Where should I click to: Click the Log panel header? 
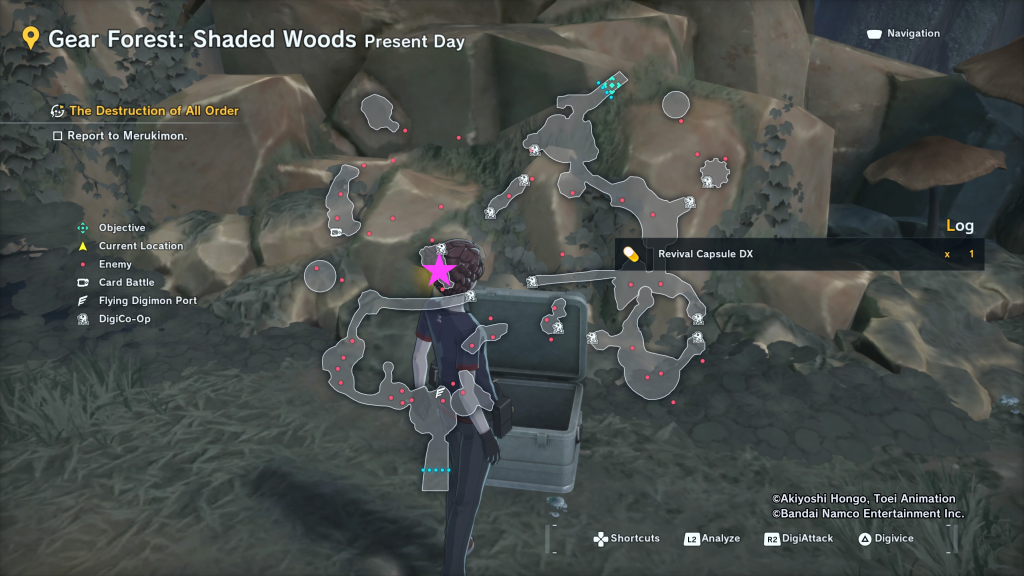pos(959,226)
